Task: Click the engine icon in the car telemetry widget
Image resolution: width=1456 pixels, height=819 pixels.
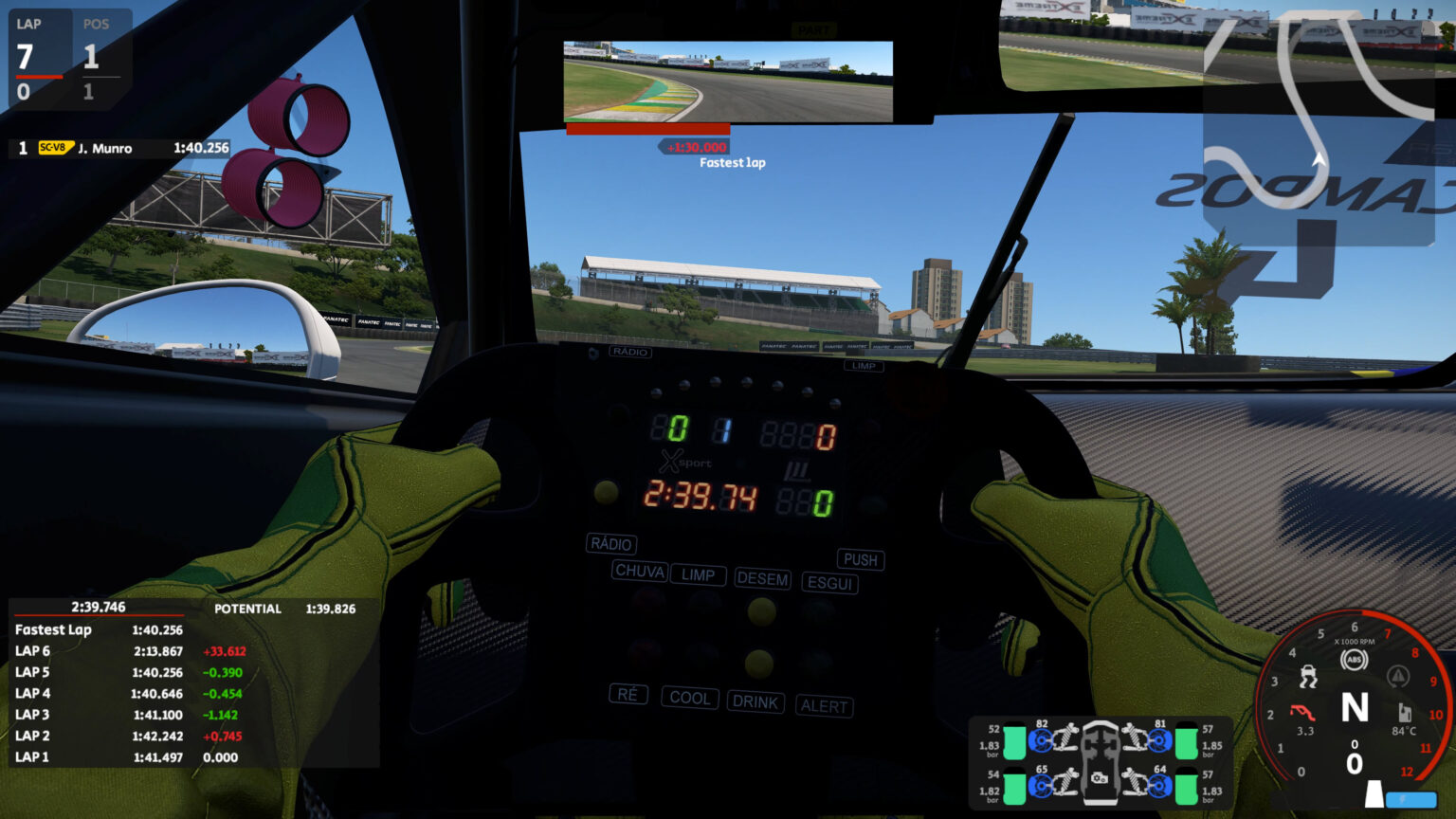Action: point(1100,779)
